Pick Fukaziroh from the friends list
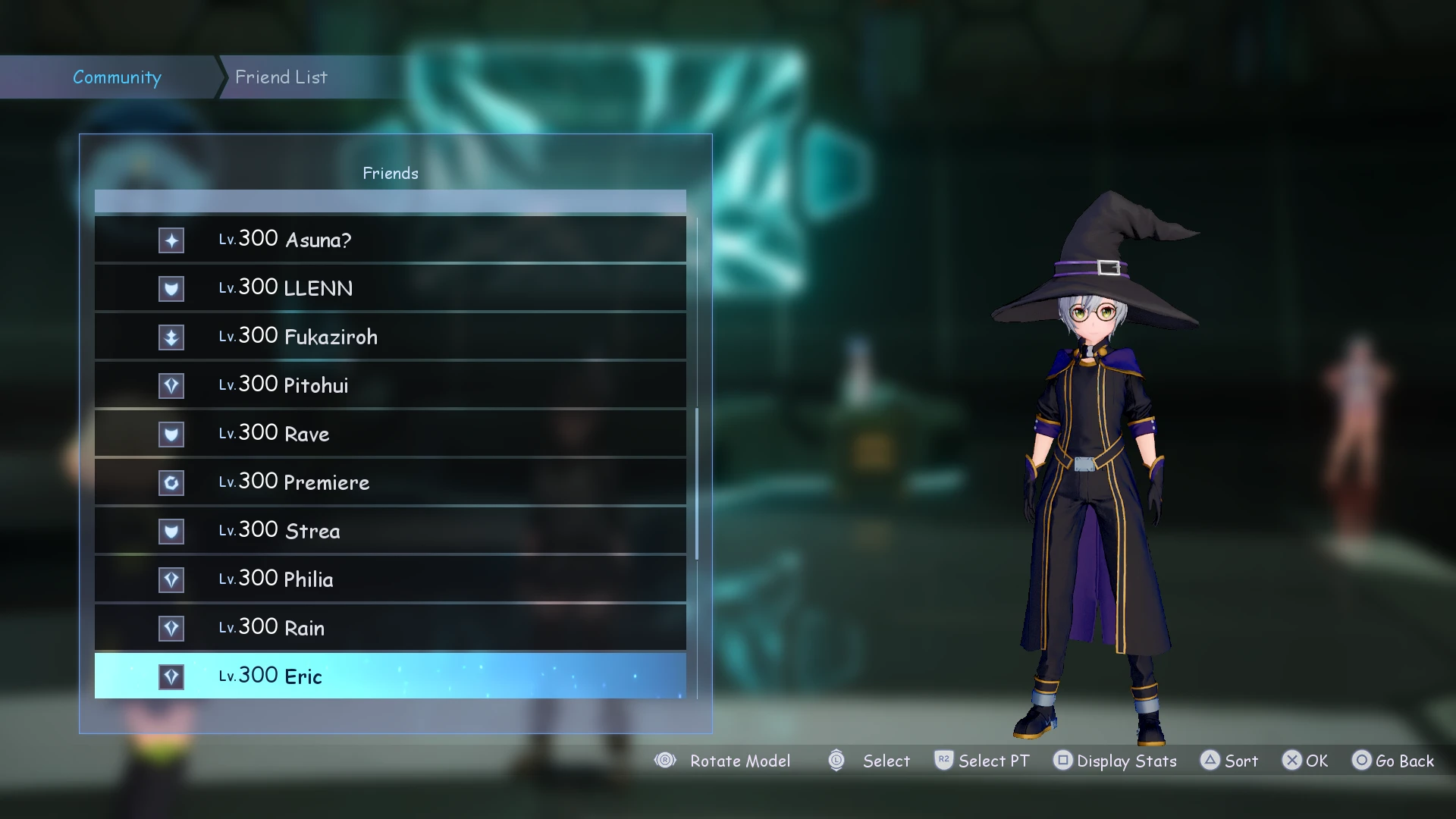 [390, 337]
